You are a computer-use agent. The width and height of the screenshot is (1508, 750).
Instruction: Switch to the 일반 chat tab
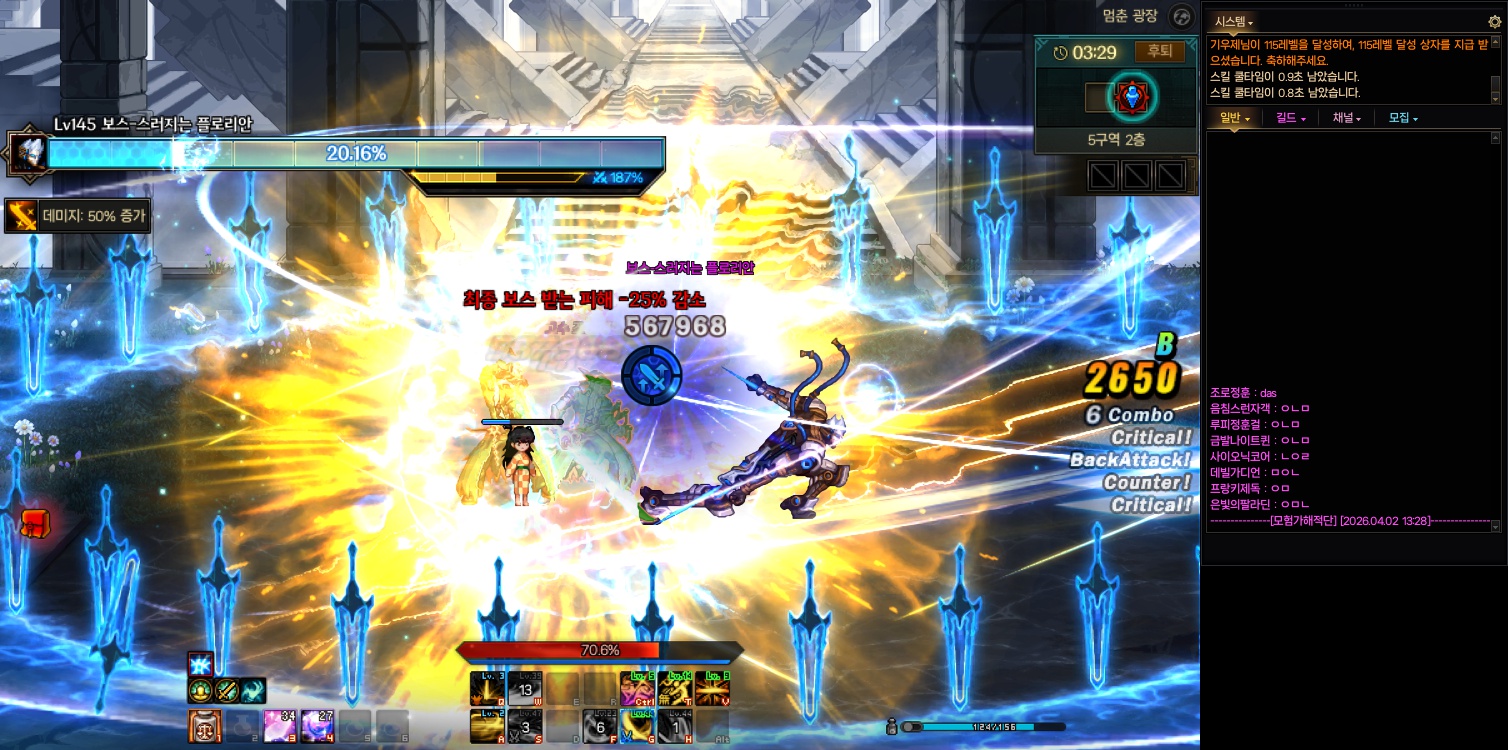click(x=1234, y=118)
